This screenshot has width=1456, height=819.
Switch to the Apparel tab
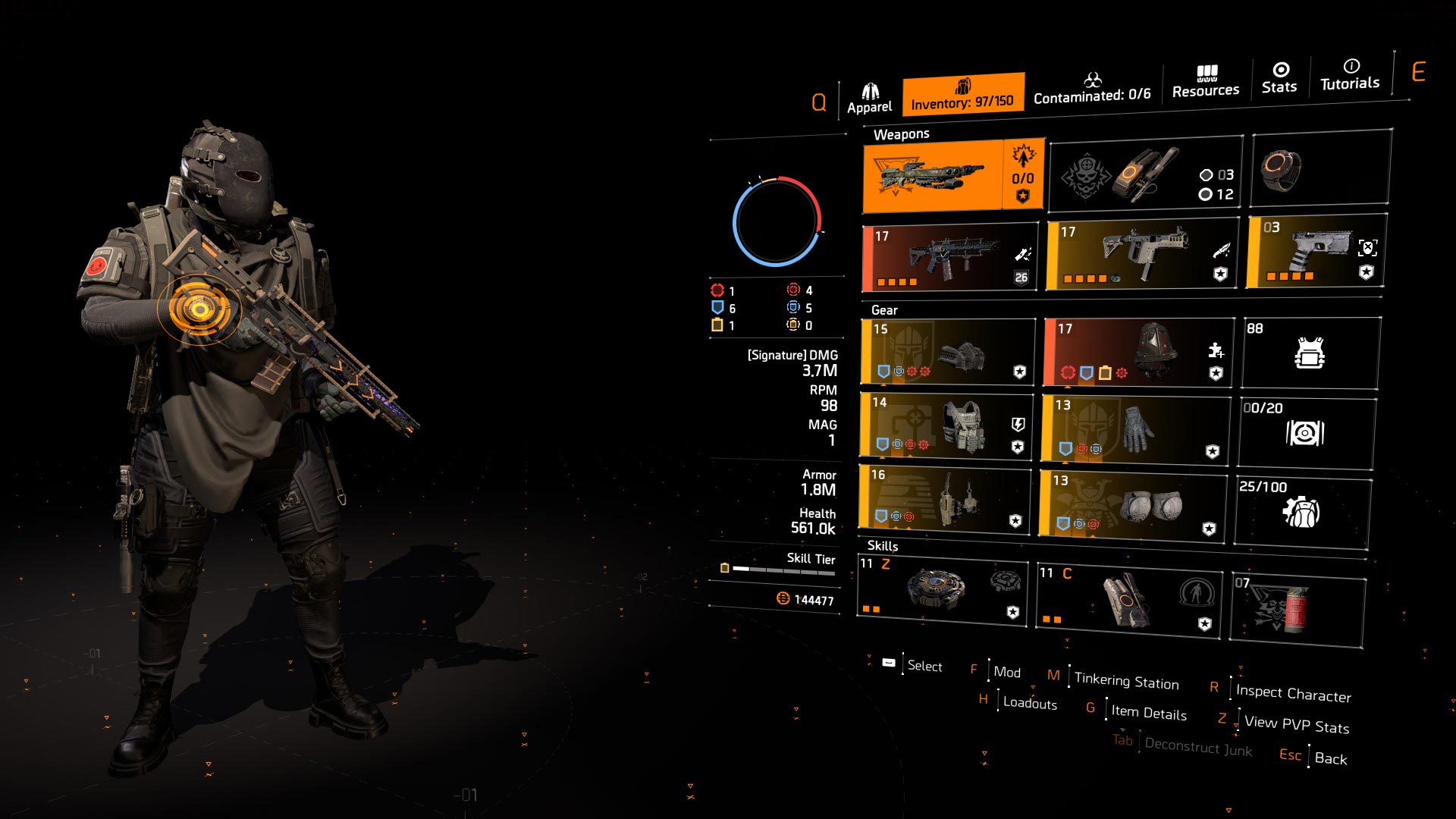coord(871,91)
